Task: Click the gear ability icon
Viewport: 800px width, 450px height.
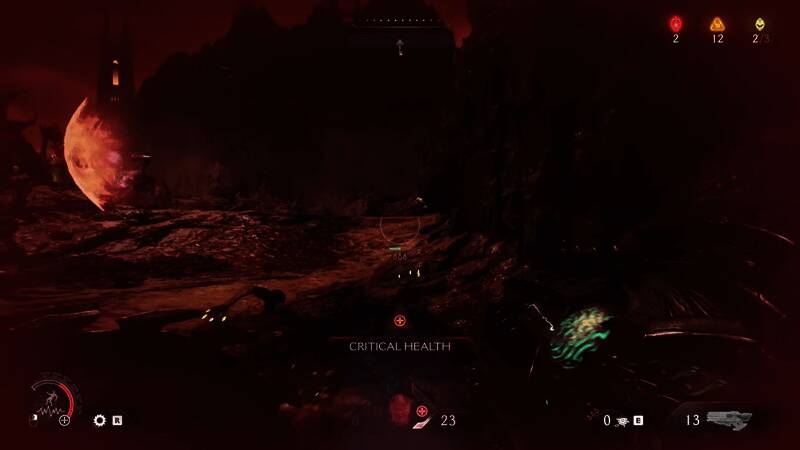Action: [x=100, y=421]
